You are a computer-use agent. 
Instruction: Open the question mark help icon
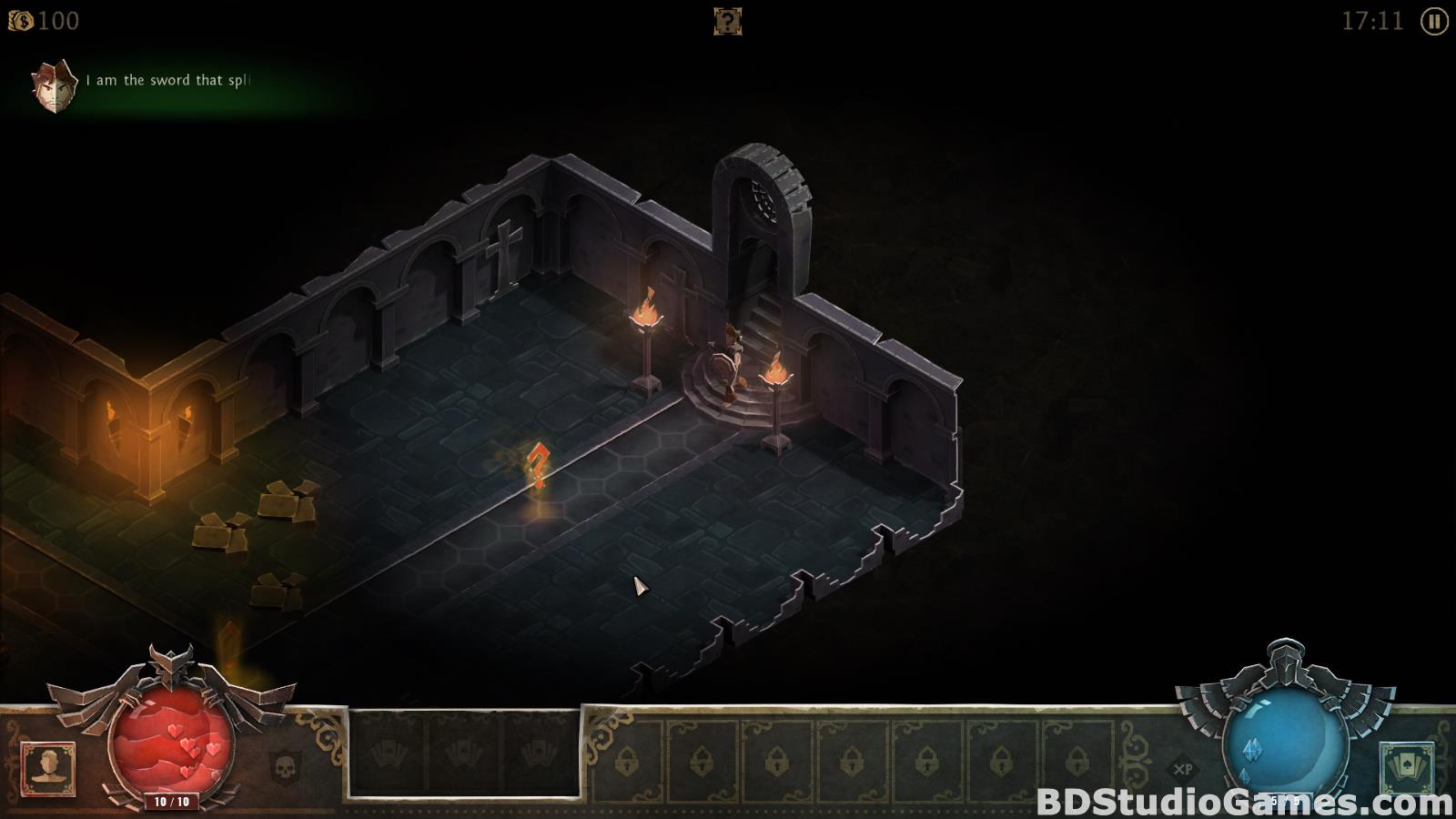(727, 21)
